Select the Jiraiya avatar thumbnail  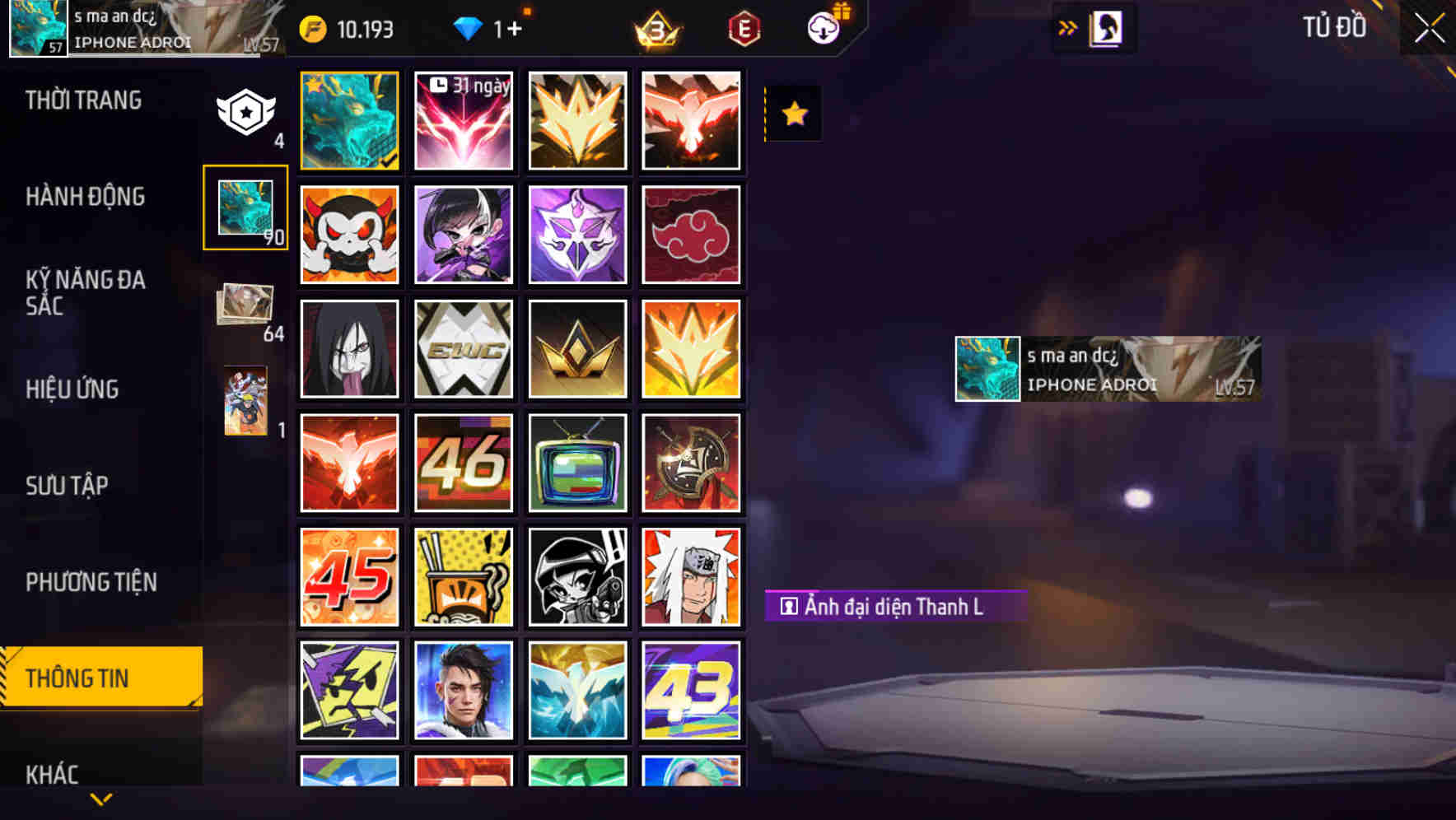tap(692, 576)
